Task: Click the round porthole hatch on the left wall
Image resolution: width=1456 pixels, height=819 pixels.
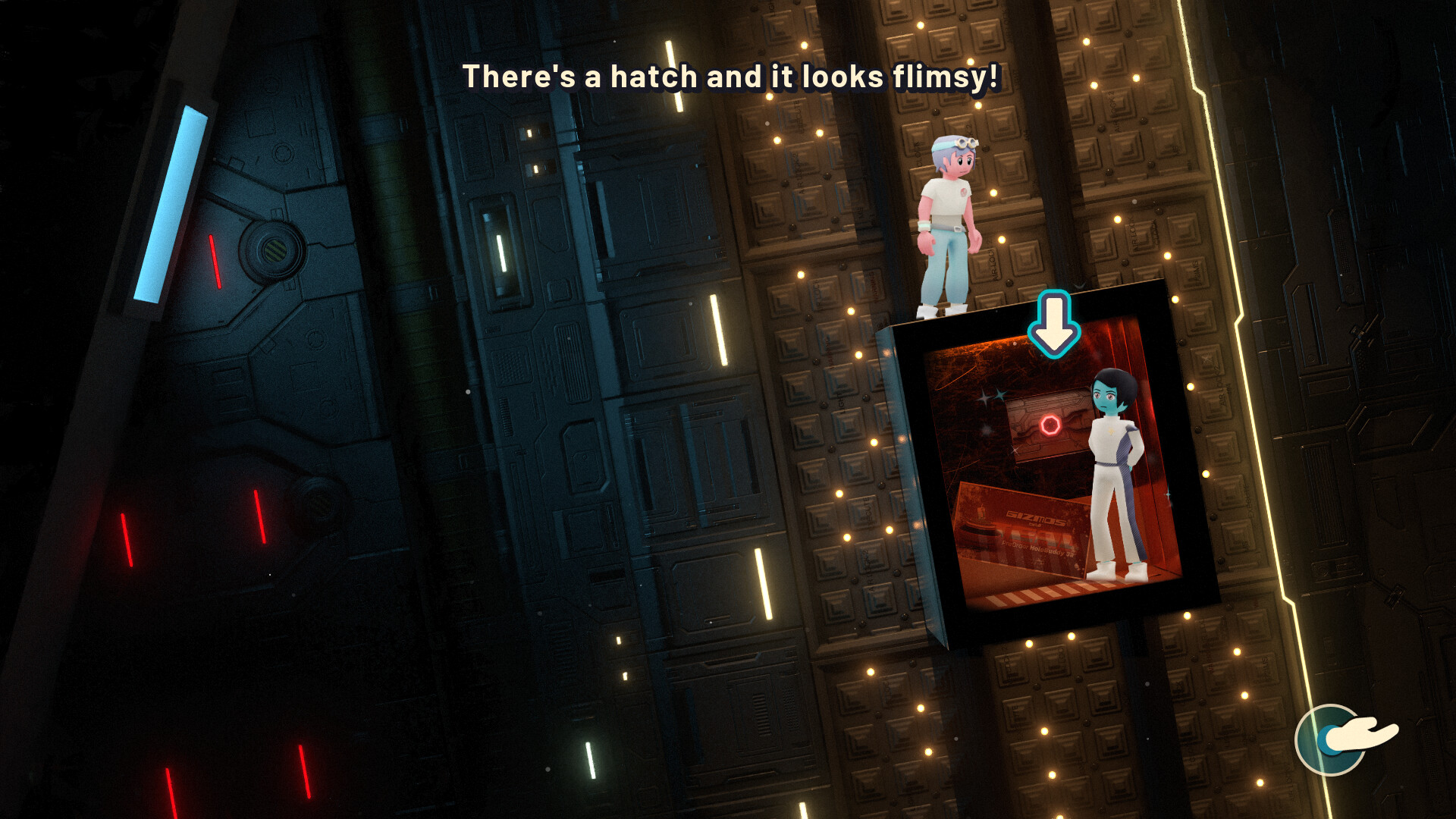Action: click(273, 250)
